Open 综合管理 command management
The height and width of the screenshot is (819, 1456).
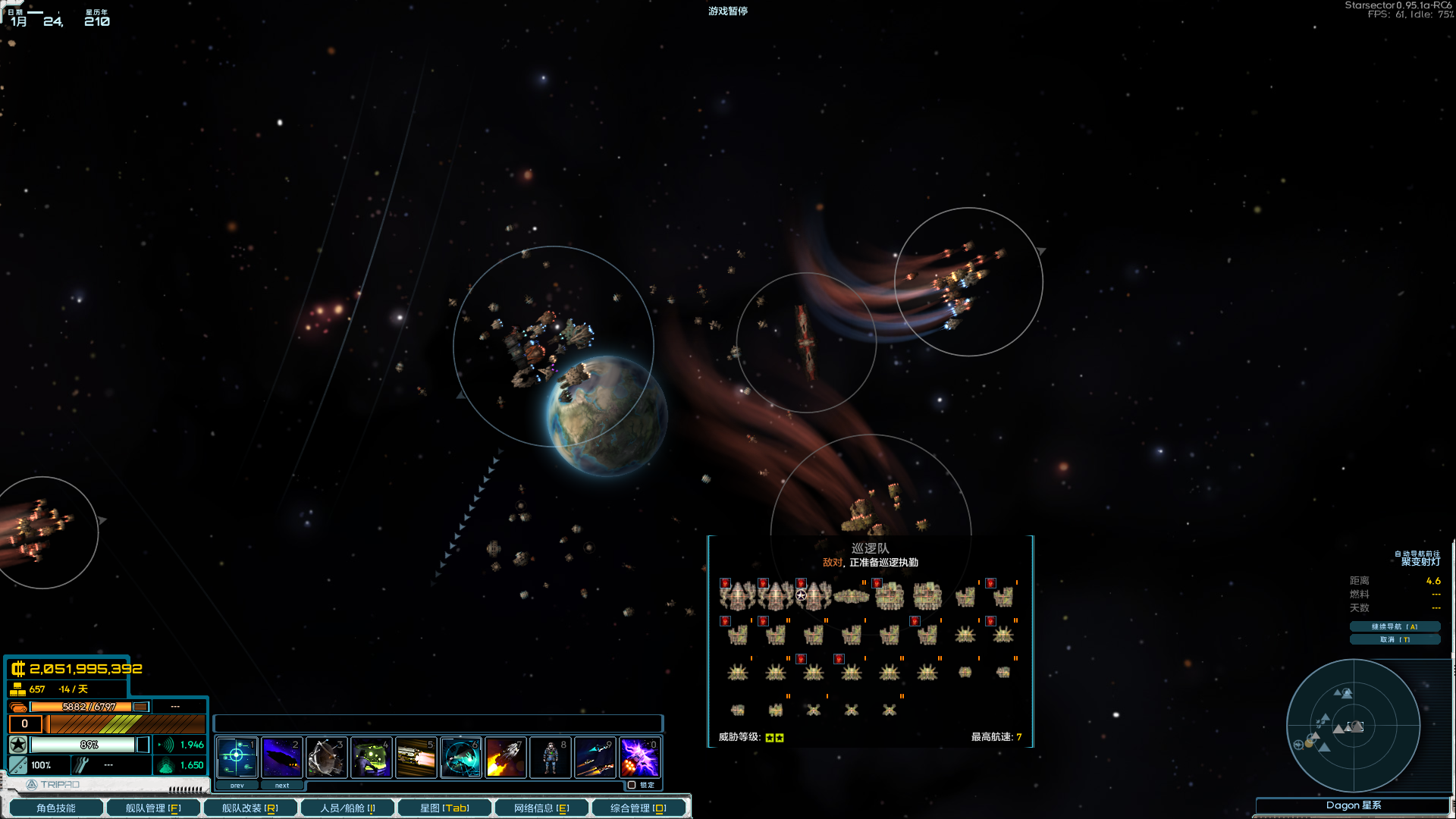638,808
